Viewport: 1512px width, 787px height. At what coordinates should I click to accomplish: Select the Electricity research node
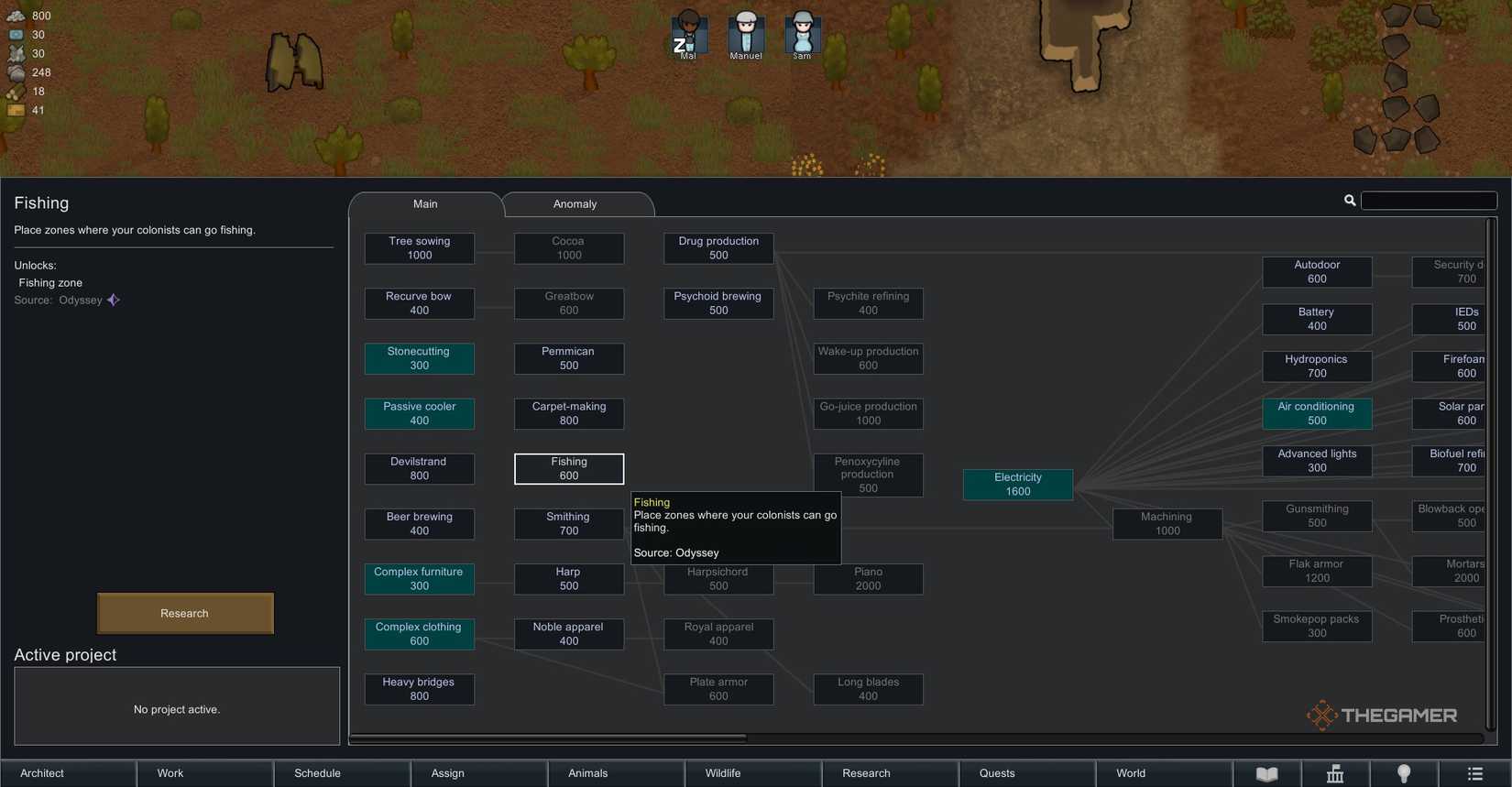tap(1017, 485)
